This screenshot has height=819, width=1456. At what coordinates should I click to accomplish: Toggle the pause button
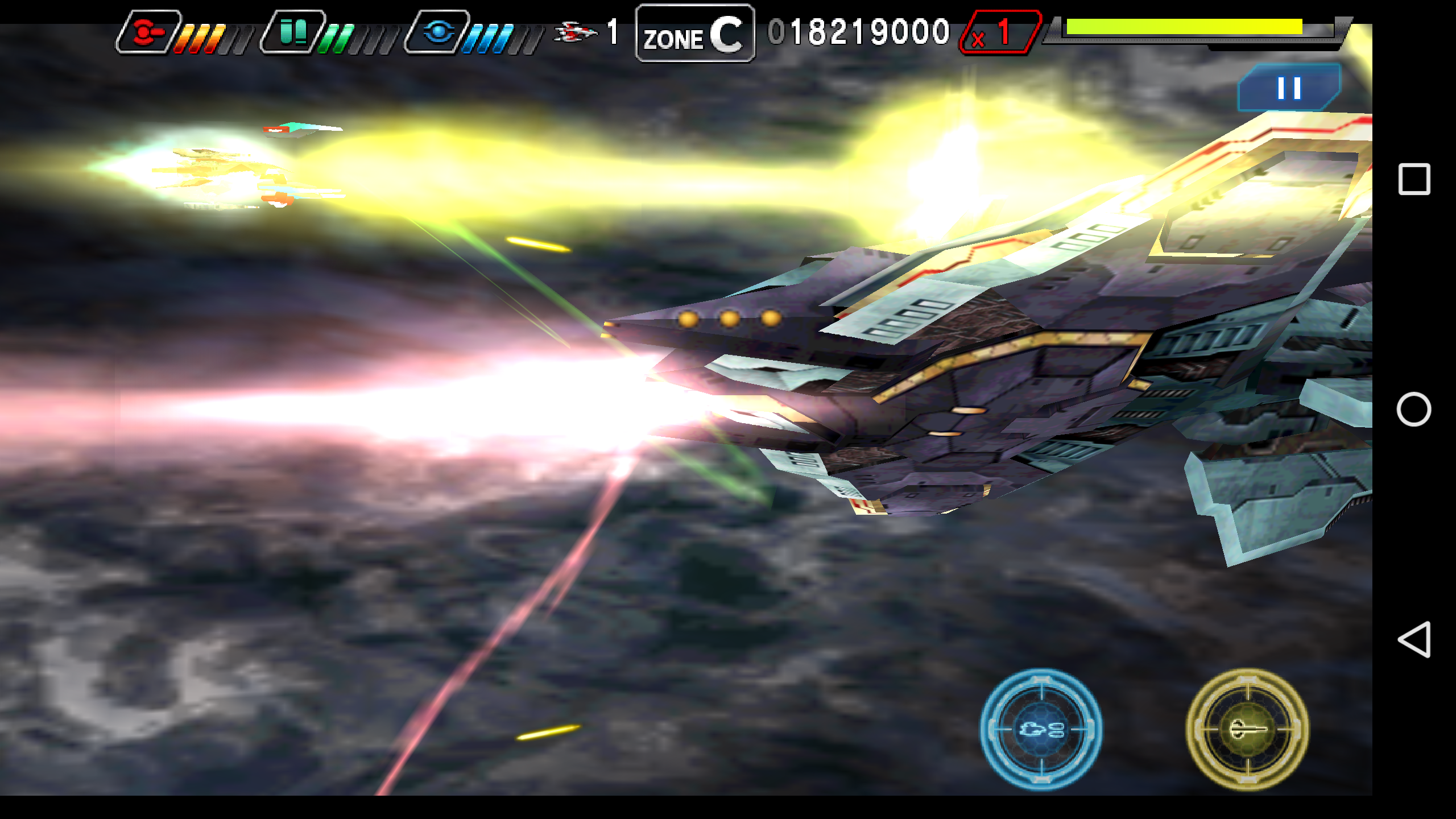pos(1288,88)
